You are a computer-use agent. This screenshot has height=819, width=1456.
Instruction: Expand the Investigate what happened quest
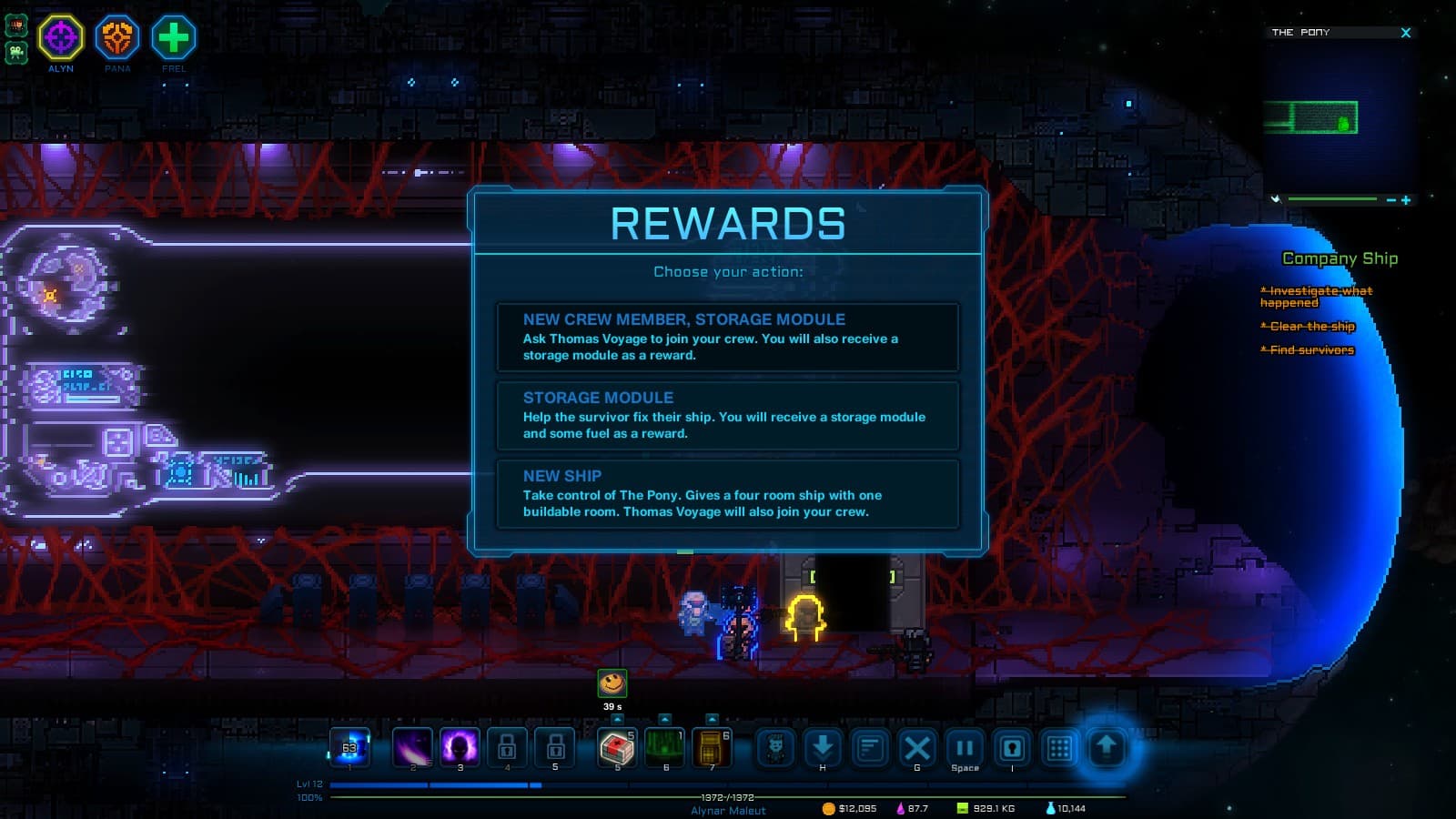[x=1317, y=296]
